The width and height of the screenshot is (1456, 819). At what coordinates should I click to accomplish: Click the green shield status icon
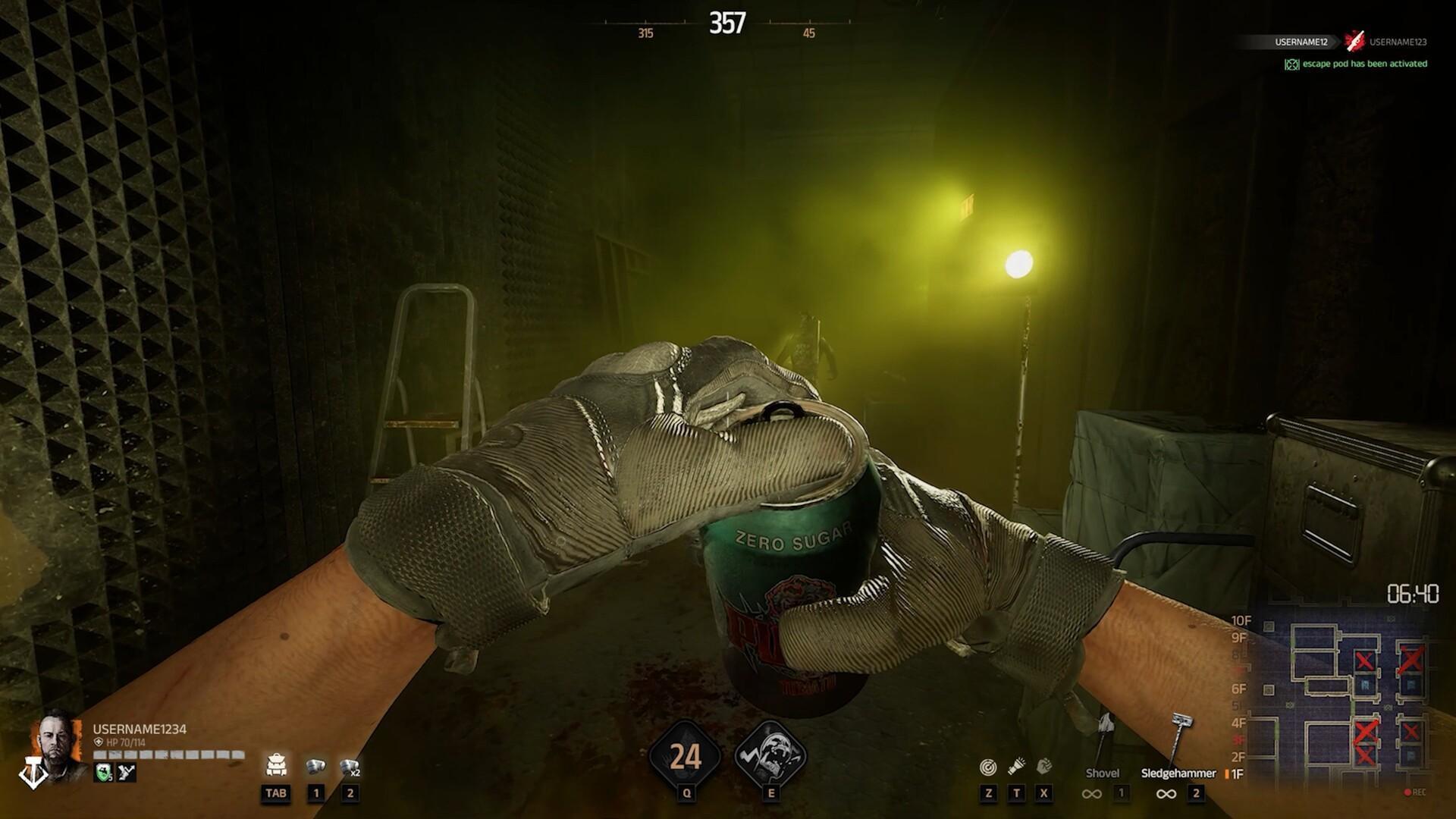point(104,773)
